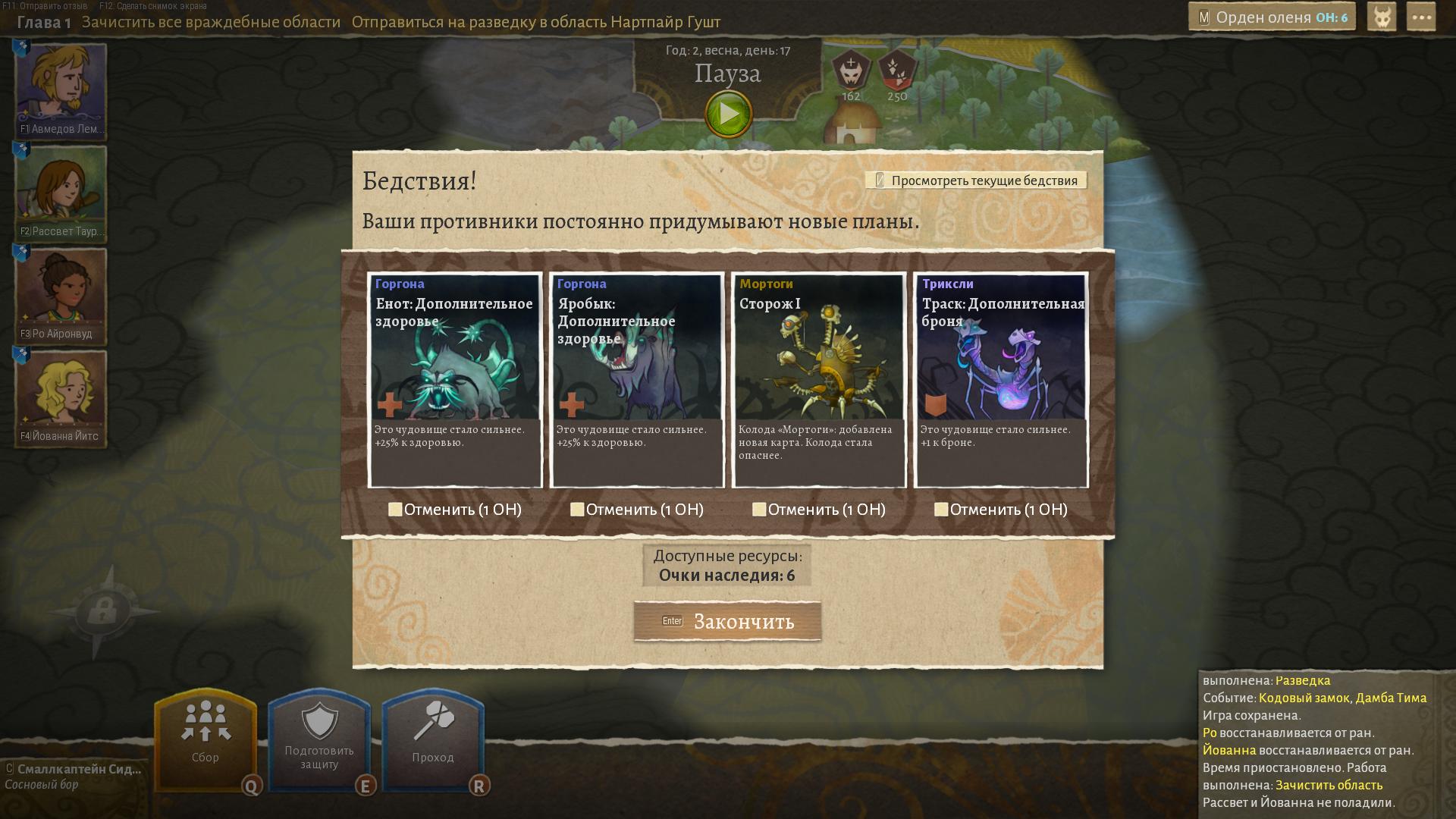Open the three-dots options menu

(x=1420, y=17)
